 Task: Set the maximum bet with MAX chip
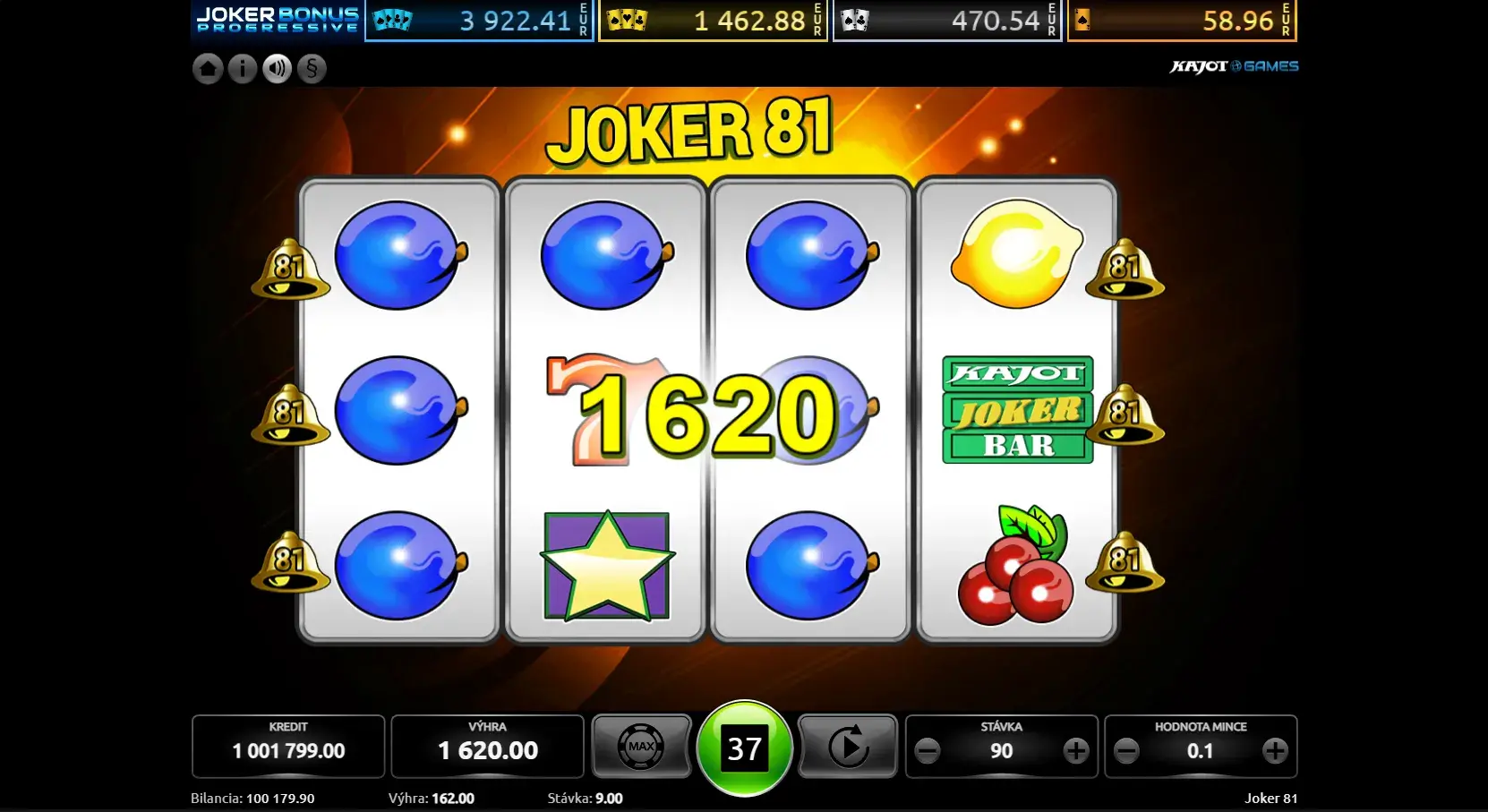coord(641,747)
